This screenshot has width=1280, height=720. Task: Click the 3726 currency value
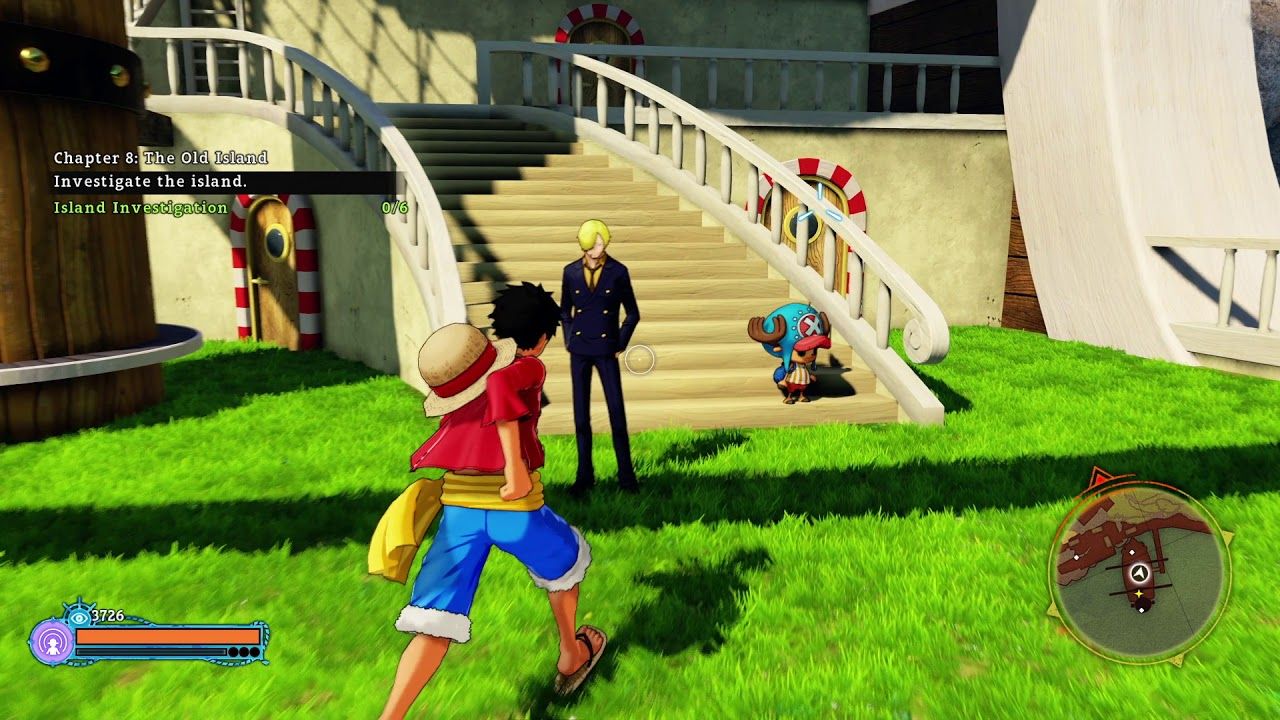coord(108,614)
